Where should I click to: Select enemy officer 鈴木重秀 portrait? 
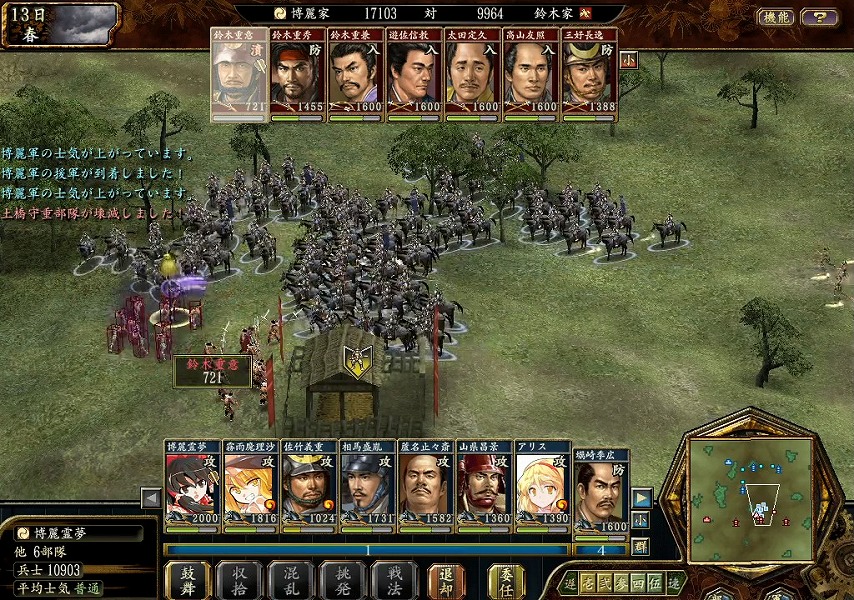[298, 75]
